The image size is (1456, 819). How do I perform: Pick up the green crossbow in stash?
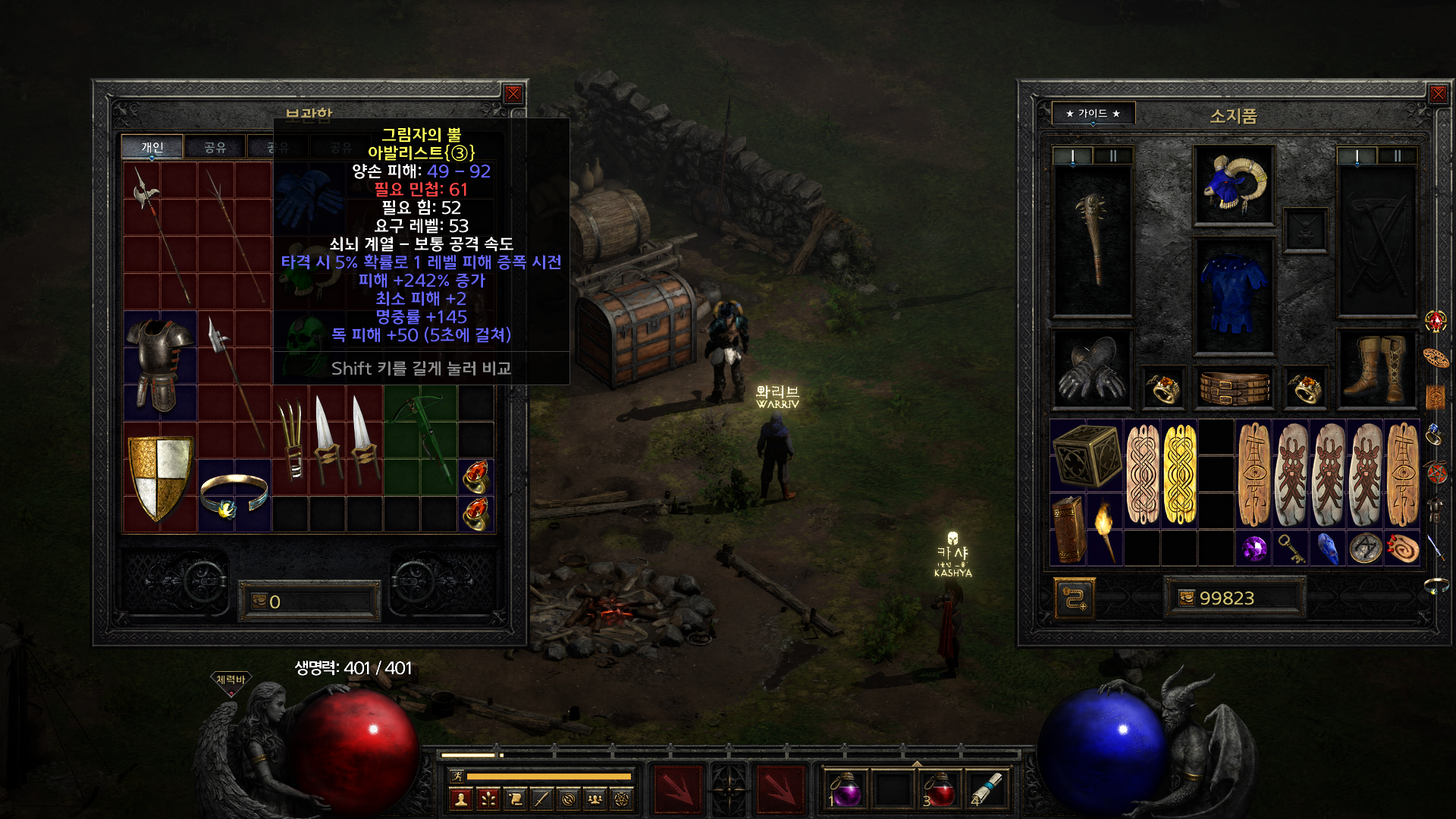420,438
